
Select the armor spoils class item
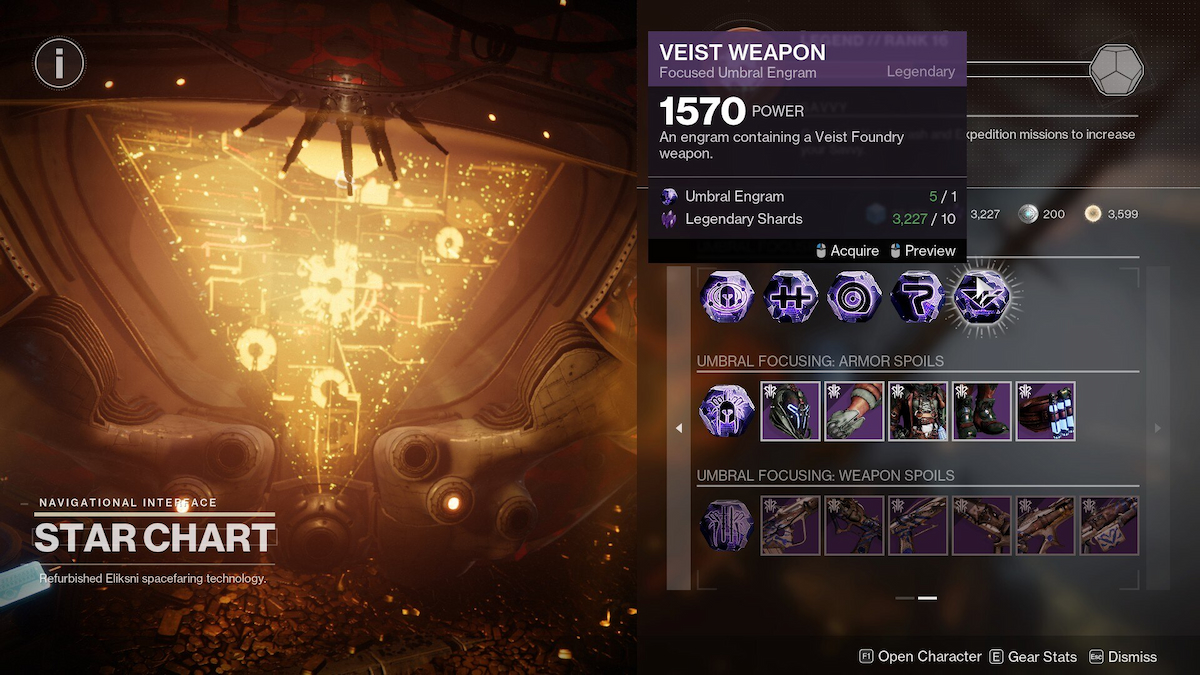[1045, 411]
